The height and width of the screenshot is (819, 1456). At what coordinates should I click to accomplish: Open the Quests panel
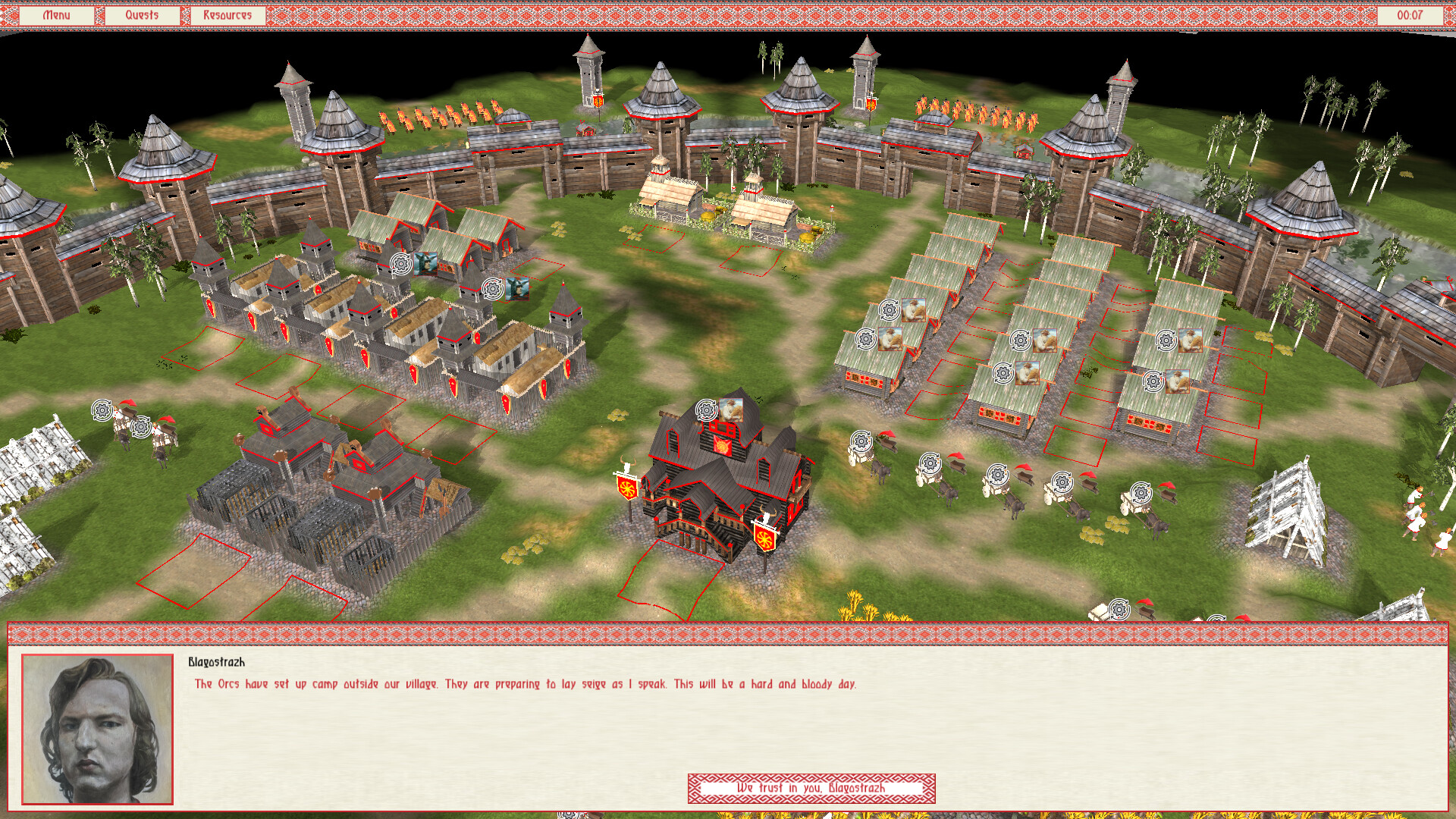click(143, 14)
